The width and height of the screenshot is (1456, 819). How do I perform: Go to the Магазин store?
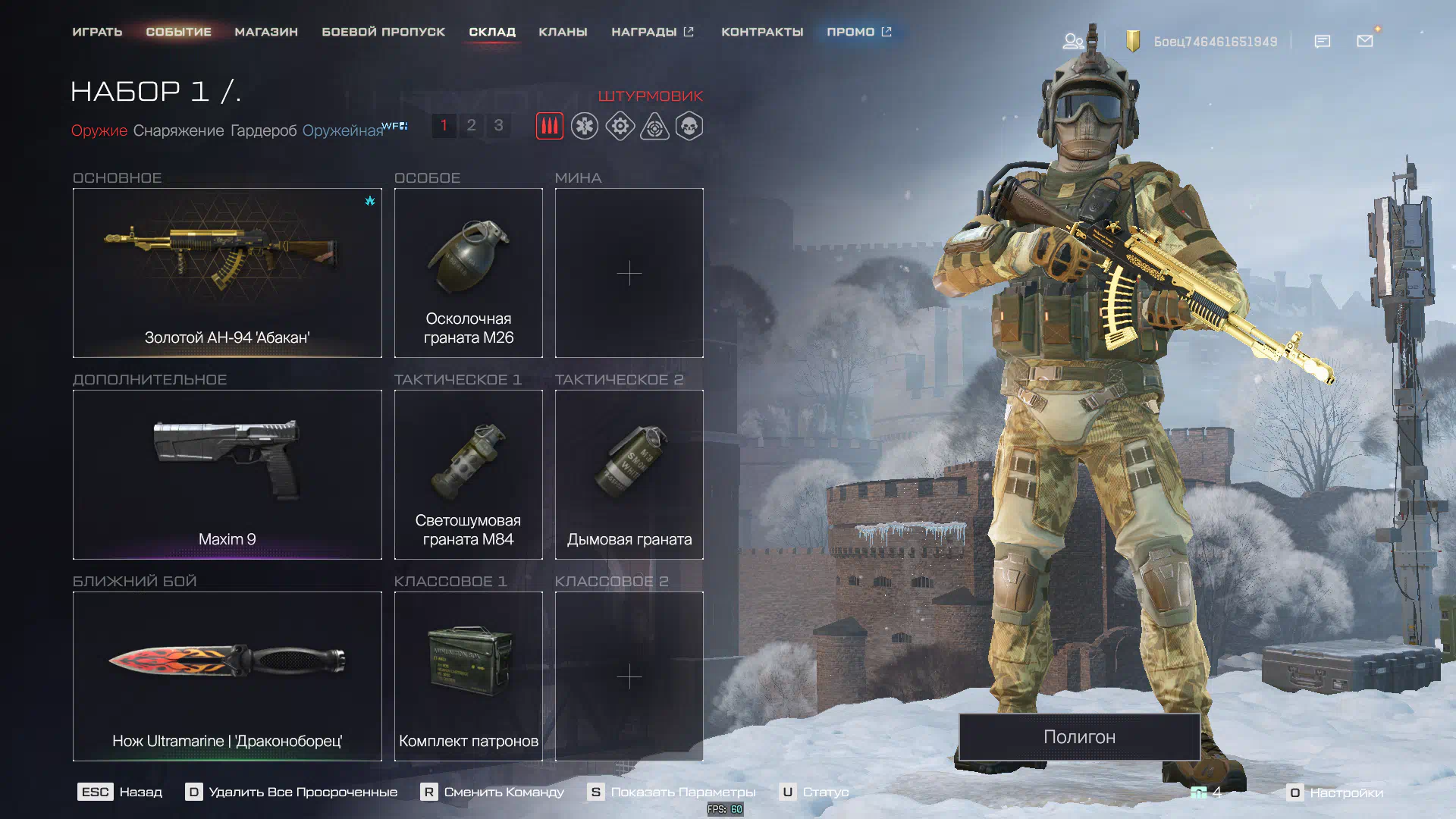click(266, 32)
